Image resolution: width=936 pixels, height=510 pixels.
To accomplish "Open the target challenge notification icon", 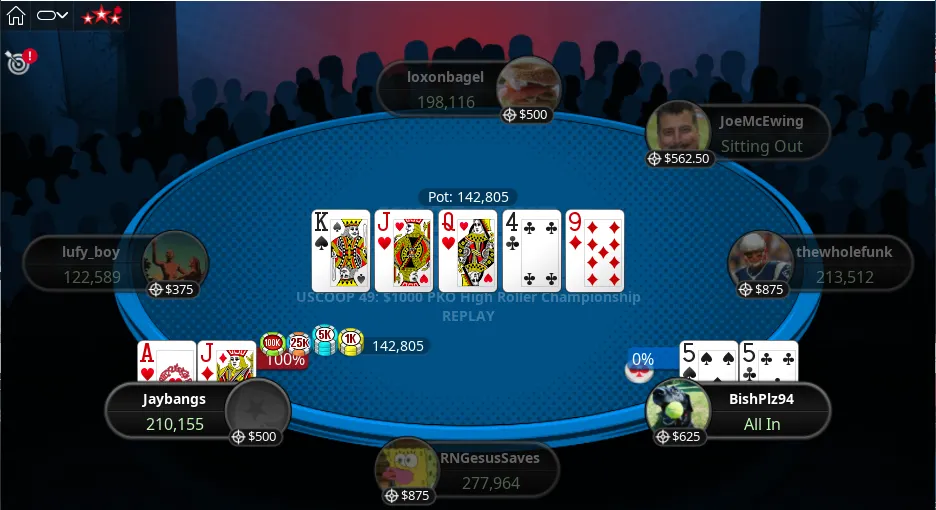I will tap(17, 62).
